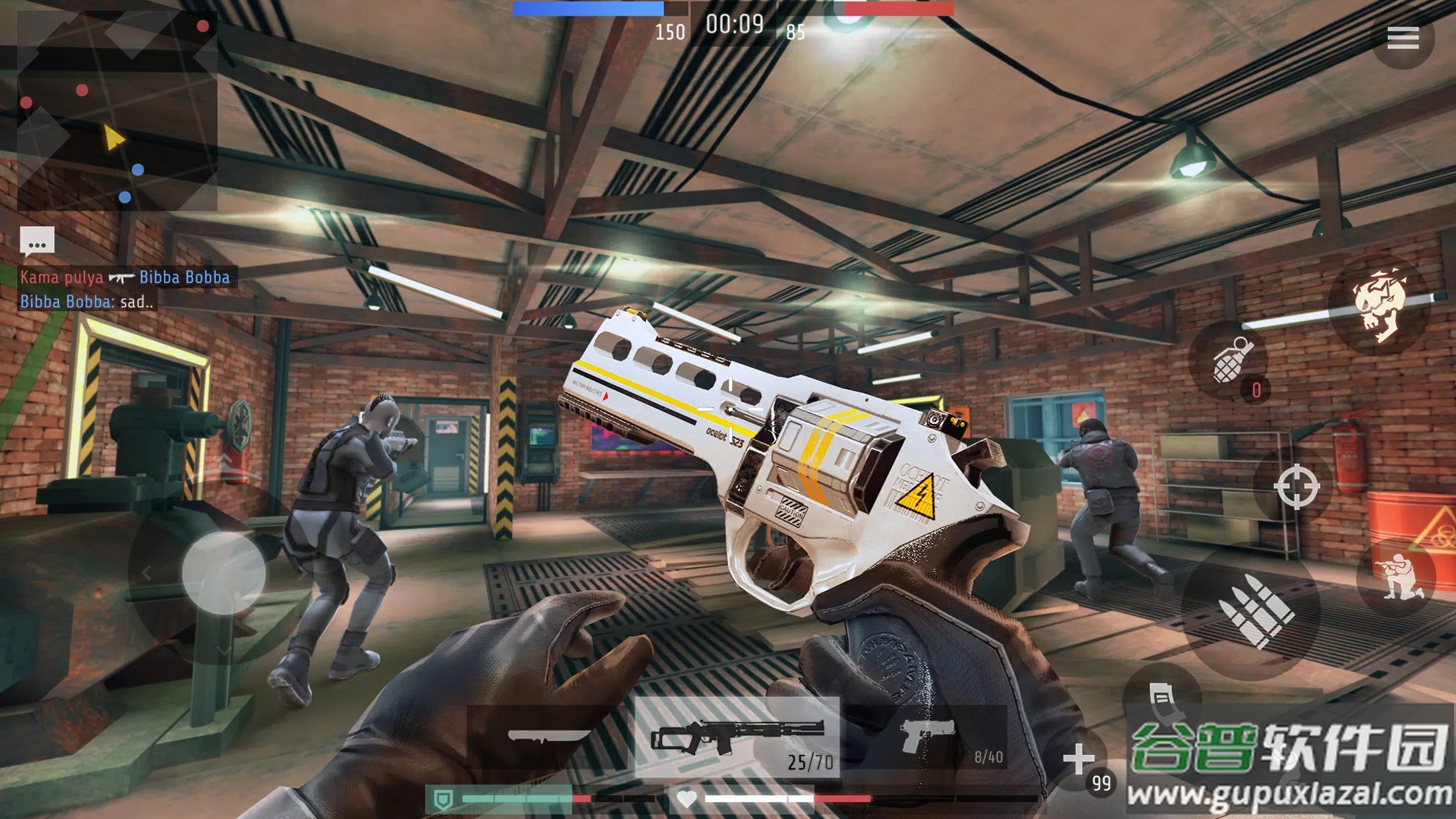Activate the skull special ability

pos(1380,305)
